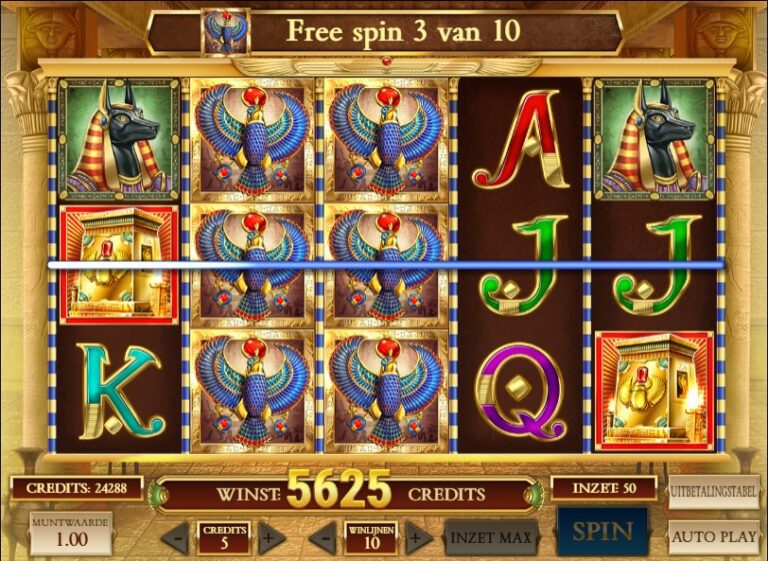
Task: Start Auto Play
Action: pos(713,536)
